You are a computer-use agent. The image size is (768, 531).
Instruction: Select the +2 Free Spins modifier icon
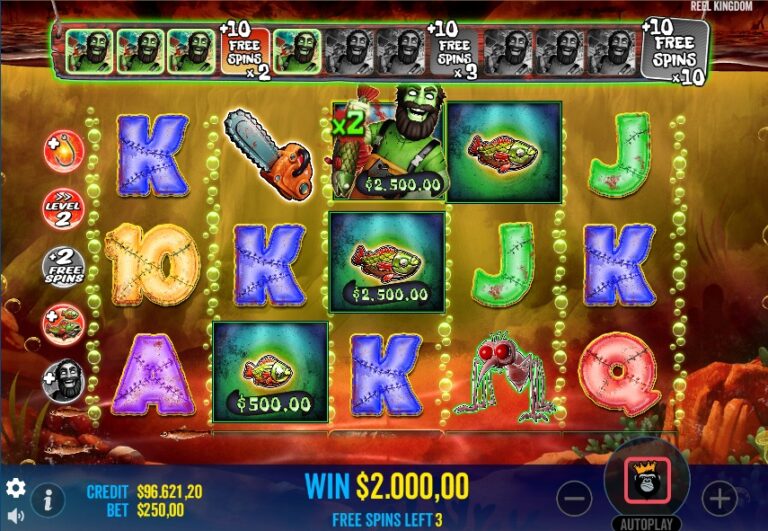point(64,267)
